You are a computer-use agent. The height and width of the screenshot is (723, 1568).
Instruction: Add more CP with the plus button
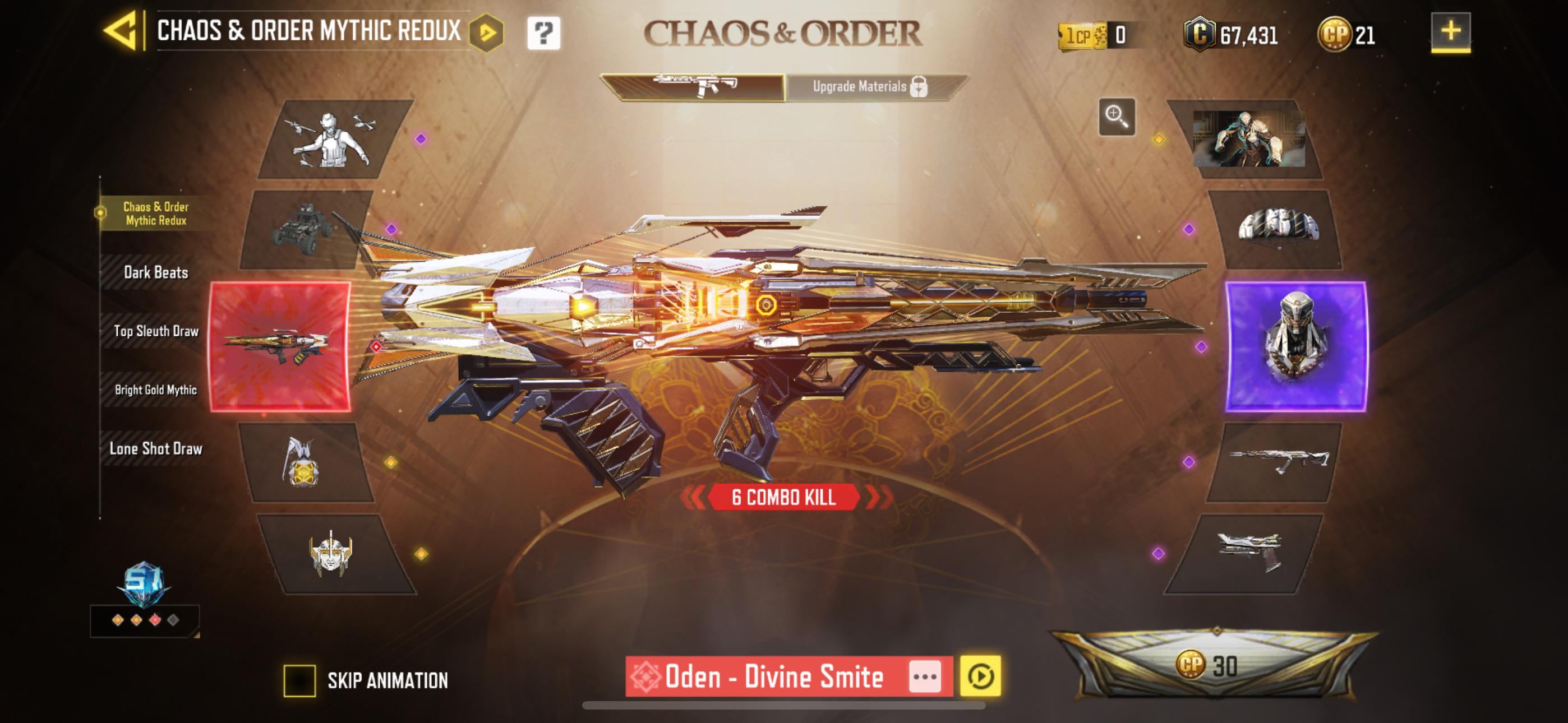pyautogui.click(x=1451, y=31)
